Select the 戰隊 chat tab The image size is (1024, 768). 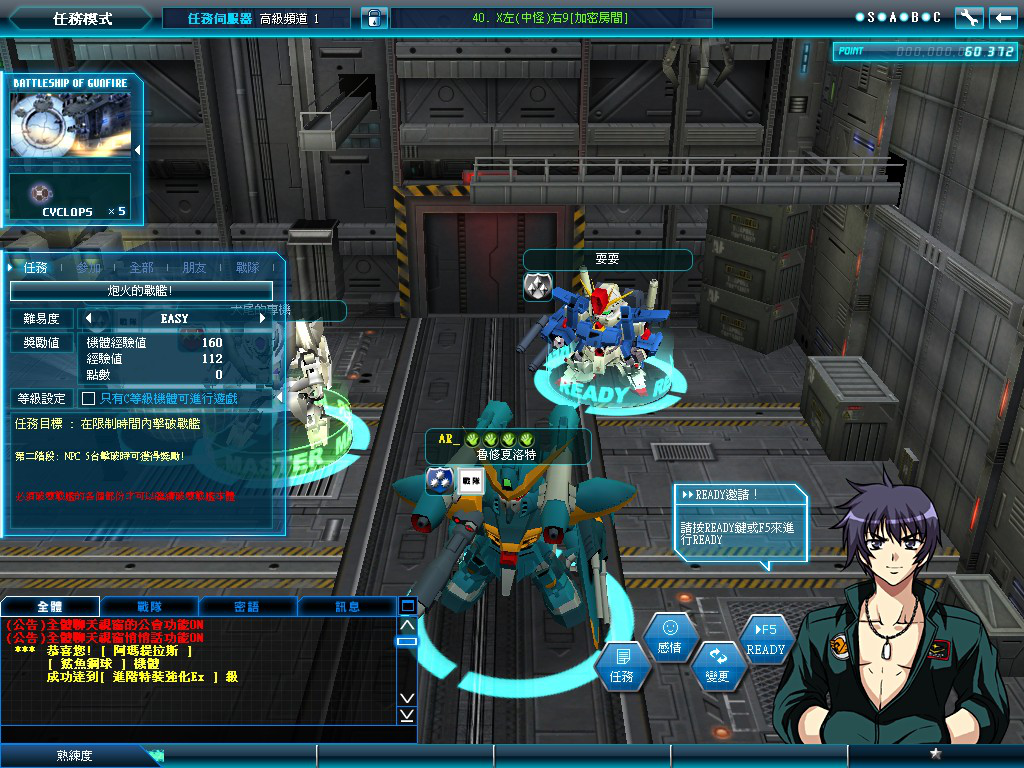pos(149,606)
